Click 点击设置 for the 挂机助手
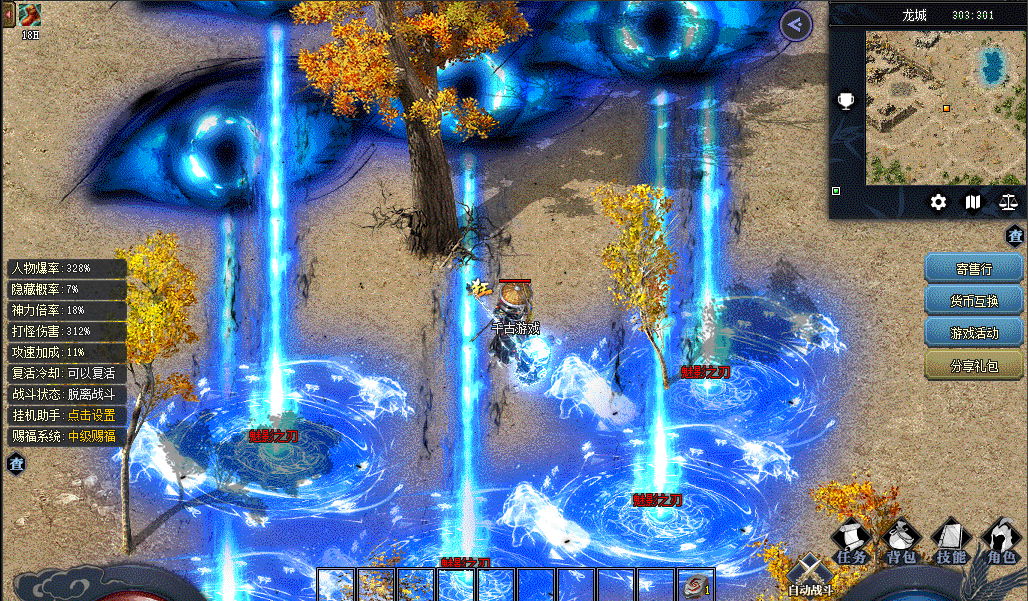 coord(91,415)
